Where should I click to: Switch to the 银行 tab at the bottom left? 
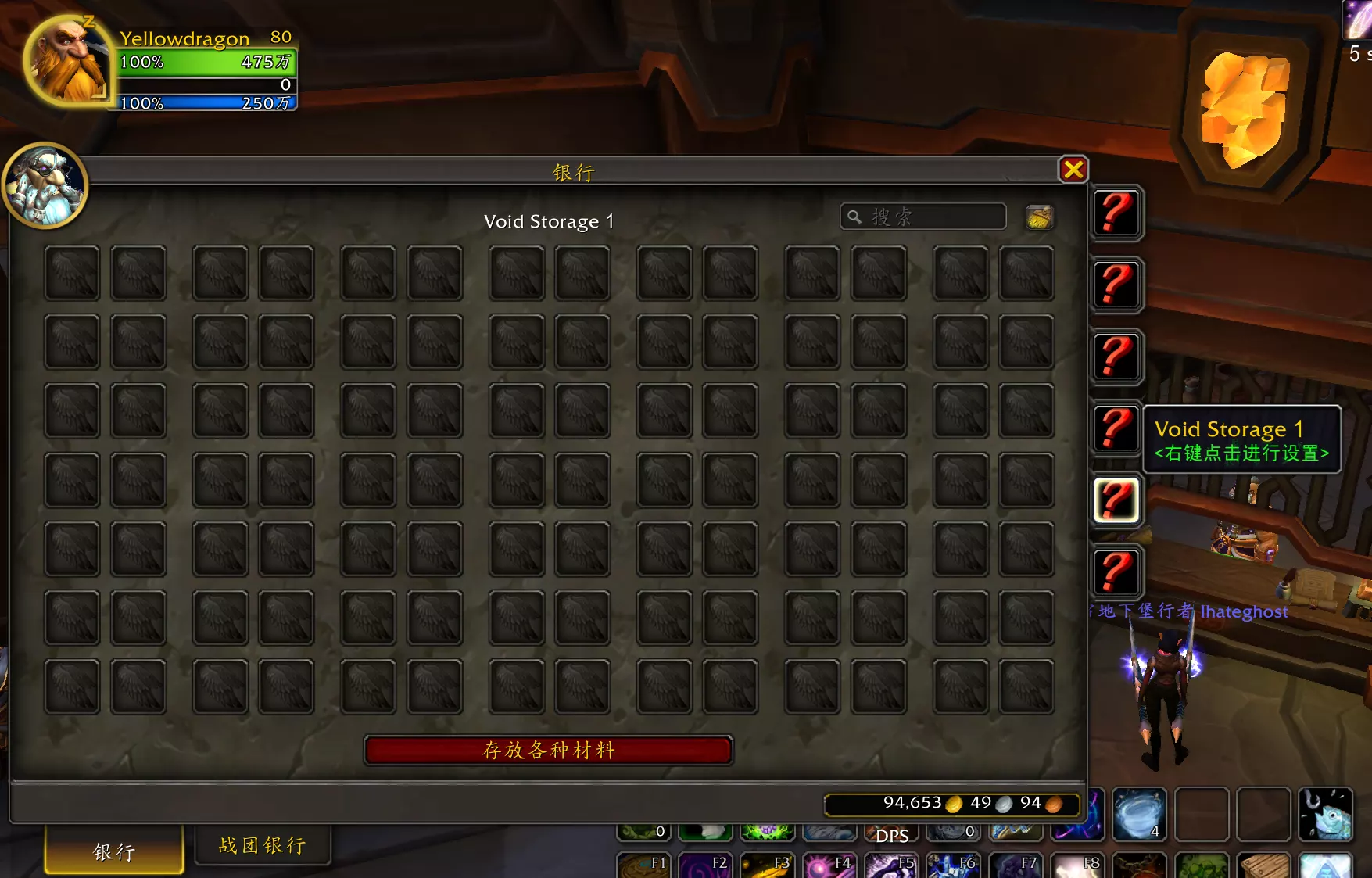113,850
